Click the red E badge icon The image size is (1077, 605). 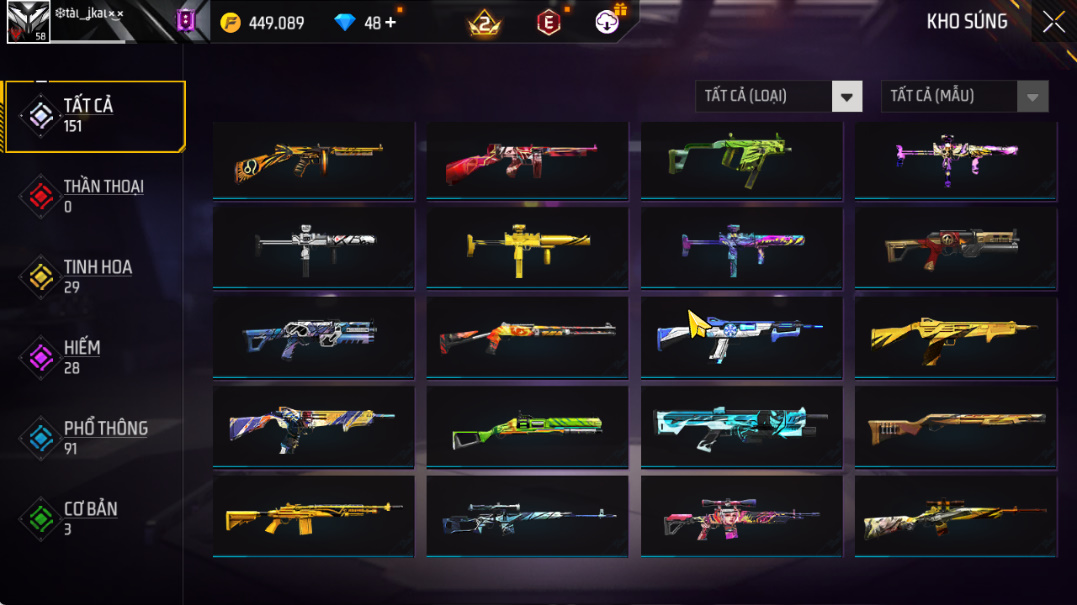(x=549, y=22)
